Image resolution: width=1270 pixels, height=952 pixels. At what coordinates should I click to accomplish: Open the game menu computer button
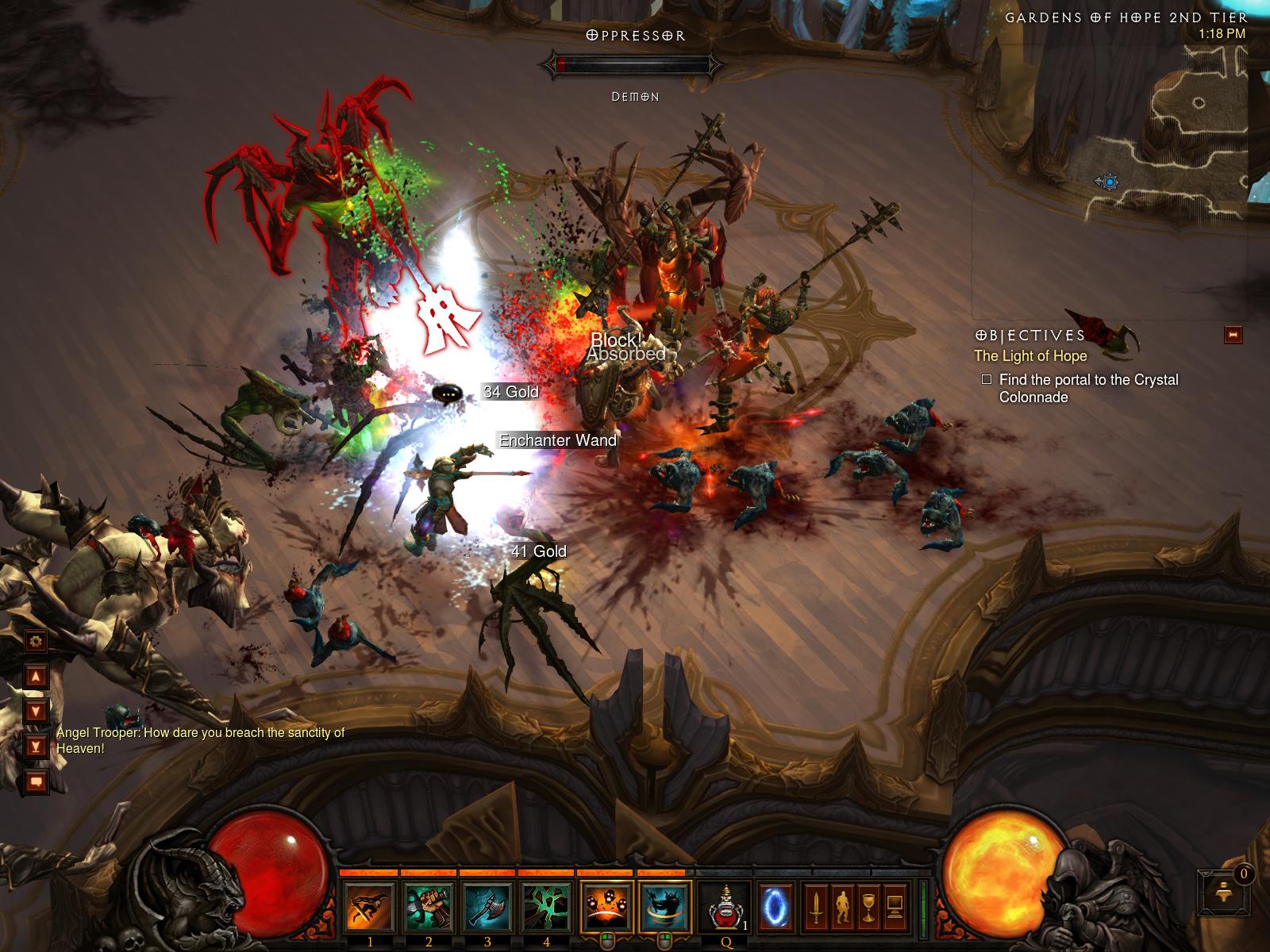tap(895, 906)
